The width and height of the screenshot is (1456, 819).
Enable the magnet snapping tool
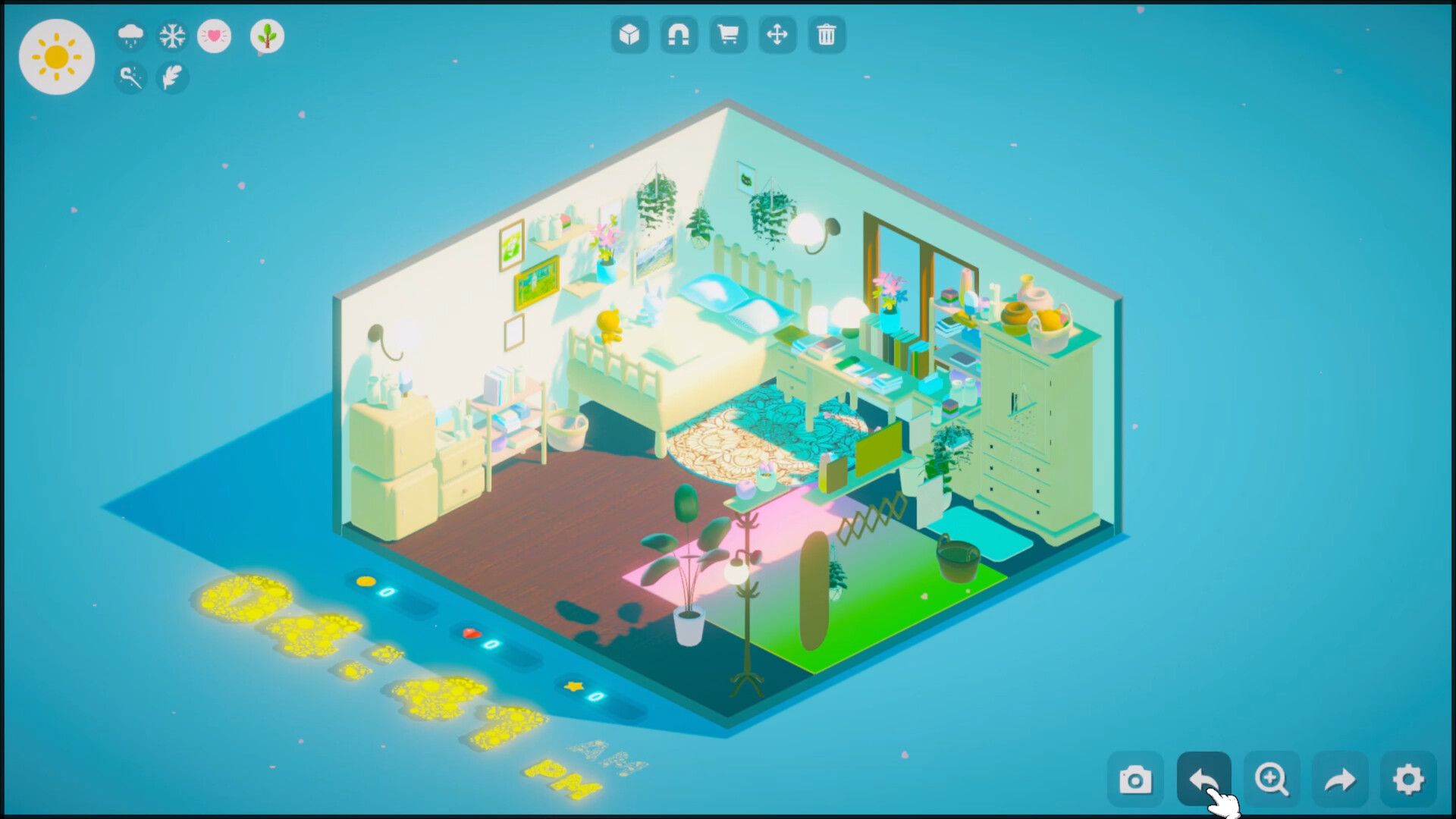click(679, 35)
